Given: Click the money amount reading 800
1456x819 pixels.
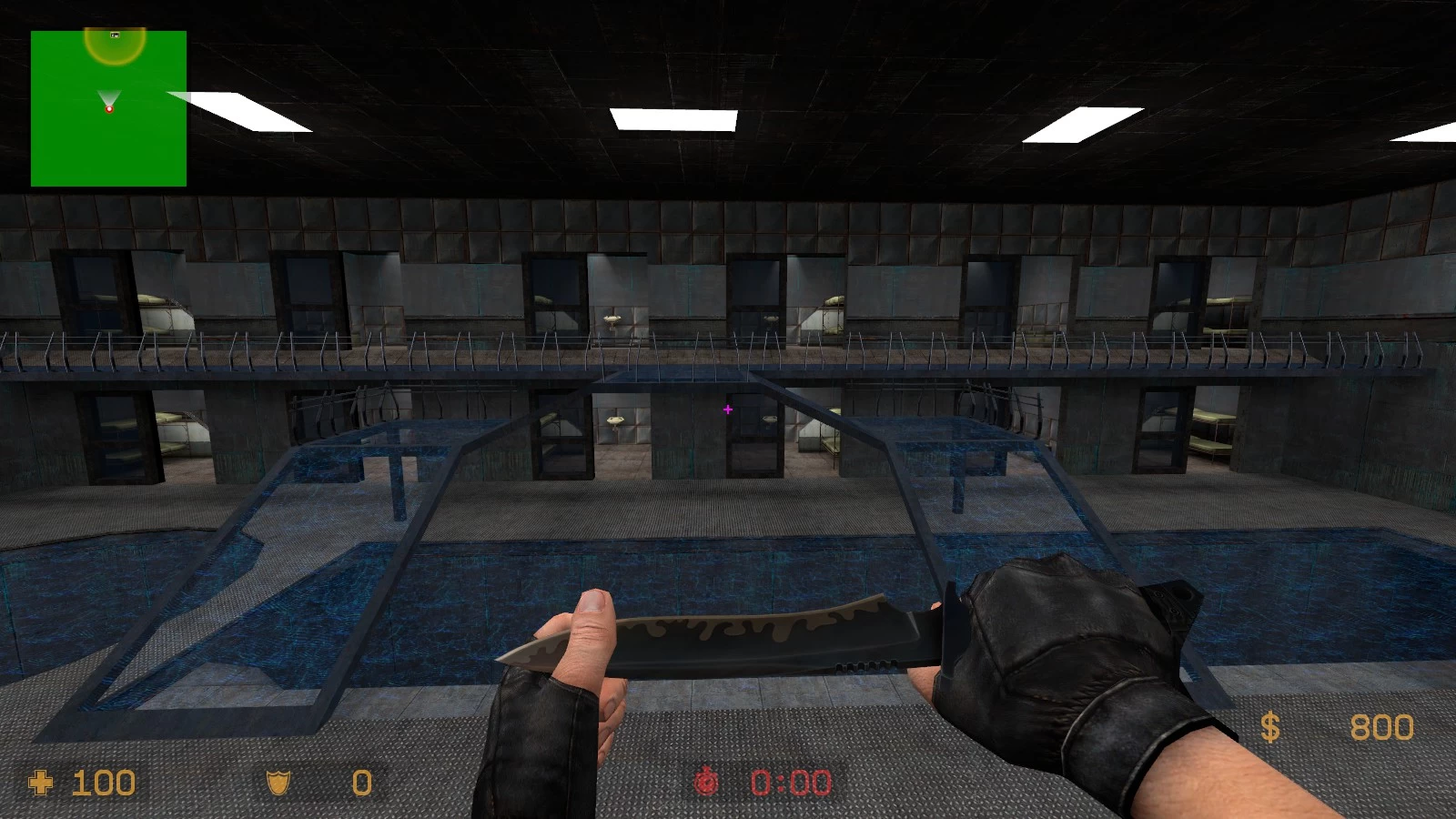Looking at the screenshot, I should click(x=1383, y=728).
